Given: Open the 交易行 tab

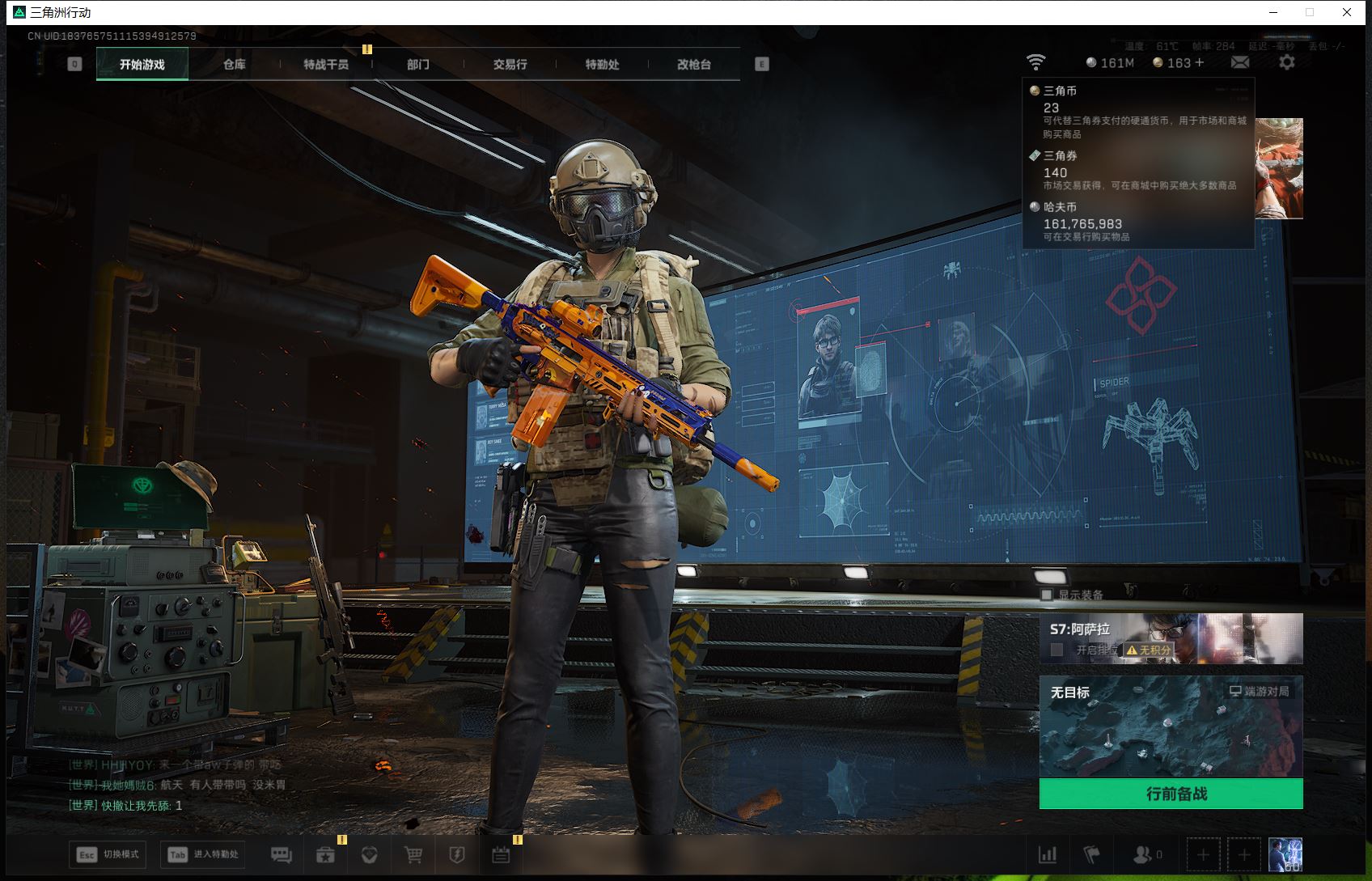Looking at the screenshot, I should click(510, 65).
